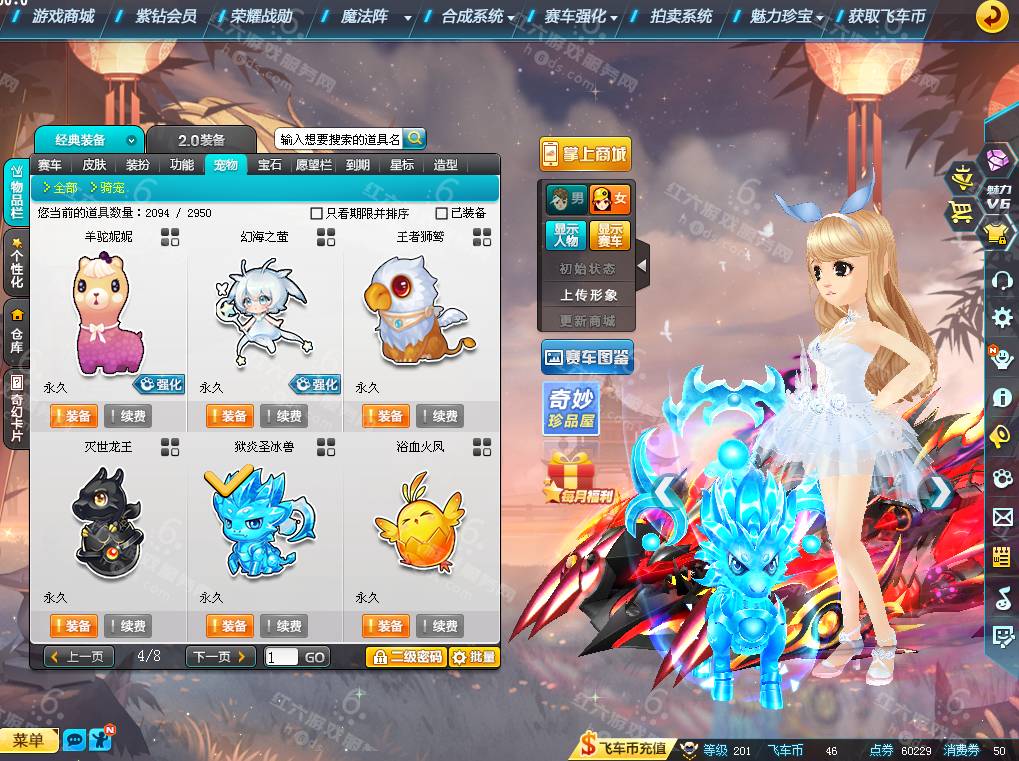Viewport: 1019px width, 761px height.
Task: Equip the 王者狮鹫 griffin pet
Action: 384,416
